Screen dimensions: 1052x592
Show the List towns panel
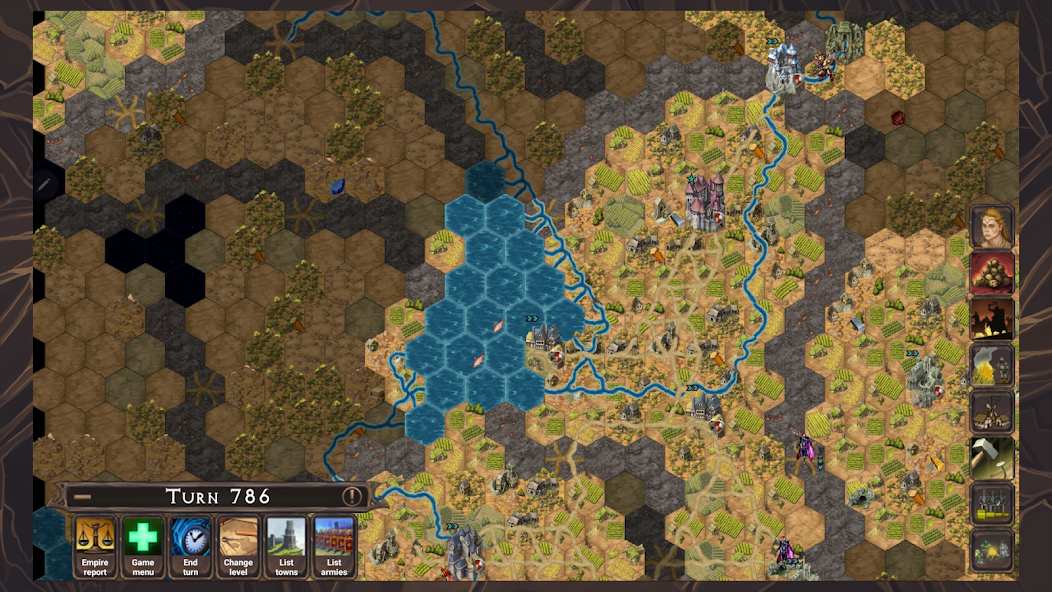[x=286, y=546]
